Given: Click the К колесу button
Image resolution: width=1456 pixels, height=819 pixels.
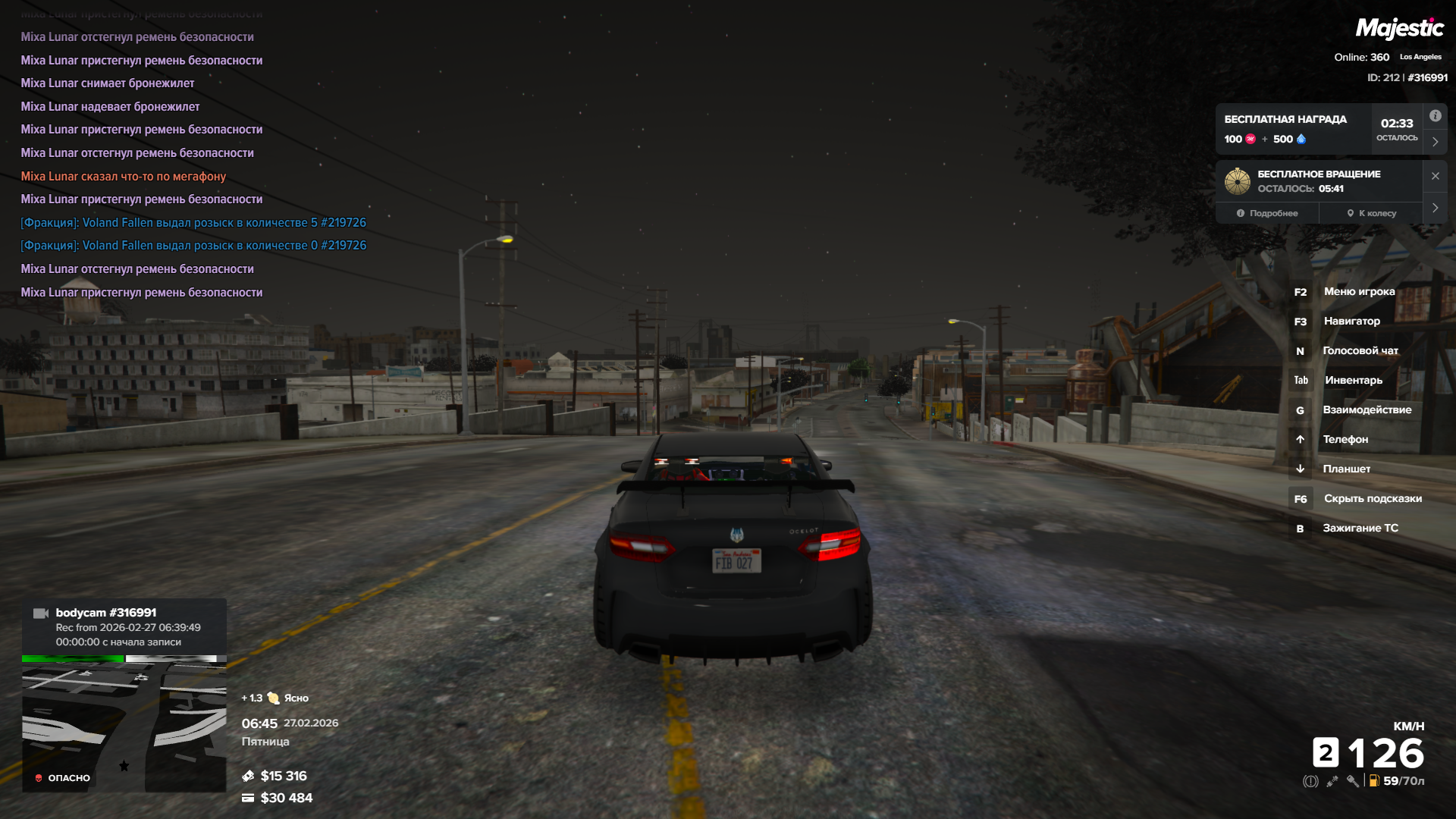Looking at the screenshot, I should [1371, 213].
